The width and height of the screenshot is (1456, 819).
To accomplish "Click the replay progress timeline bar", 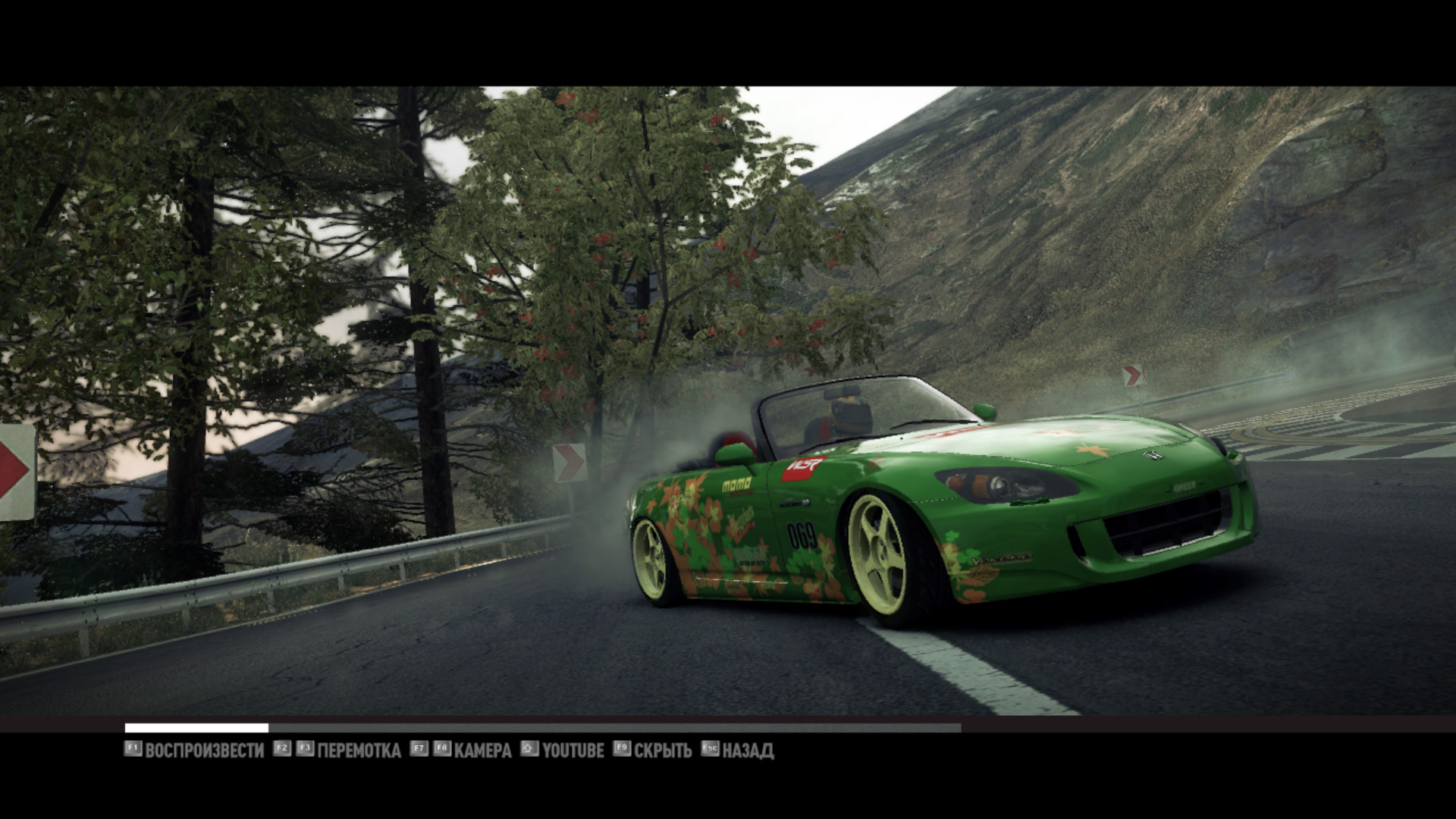I will coord(542,728).
